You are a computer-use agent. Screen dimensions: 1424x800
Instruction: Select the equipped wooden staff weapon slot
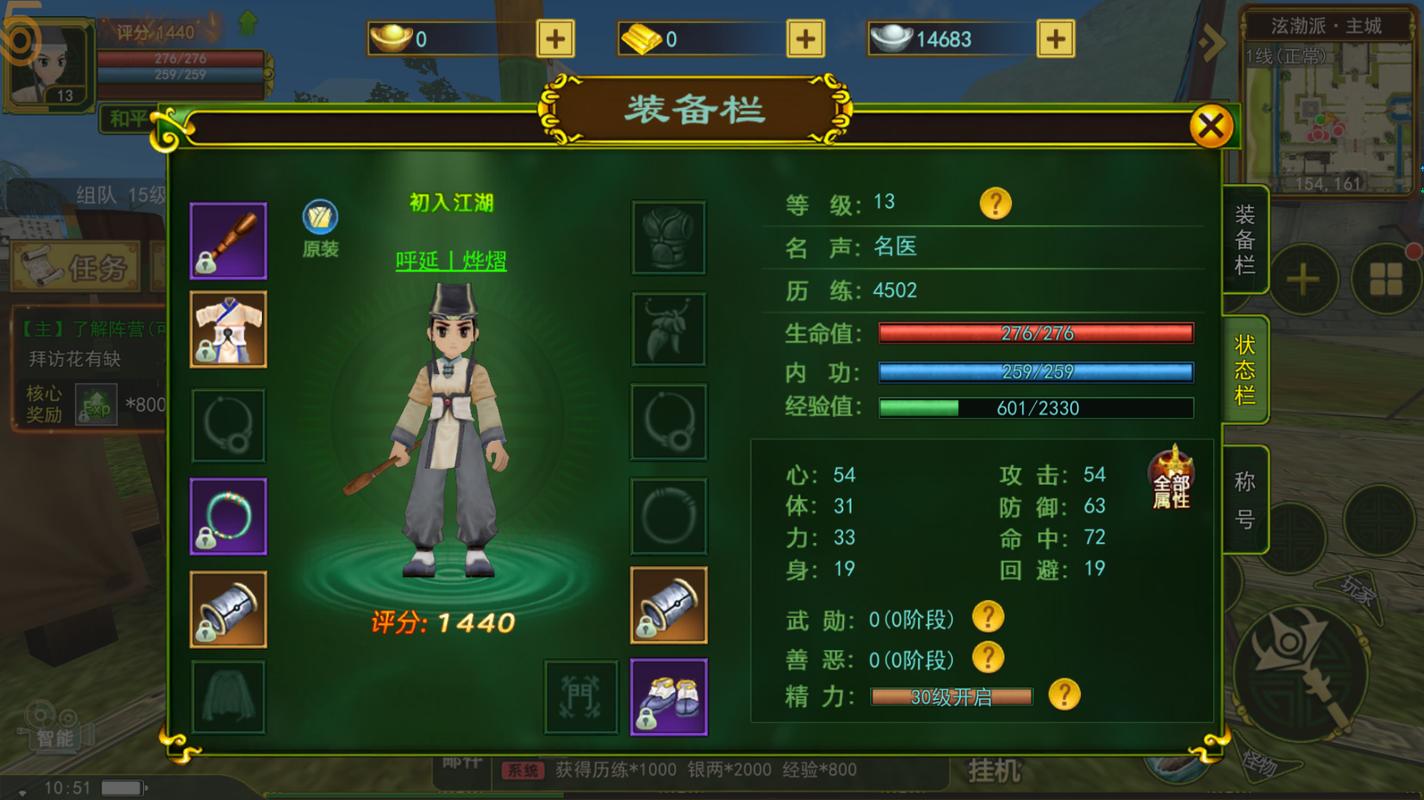coord(229,241)
